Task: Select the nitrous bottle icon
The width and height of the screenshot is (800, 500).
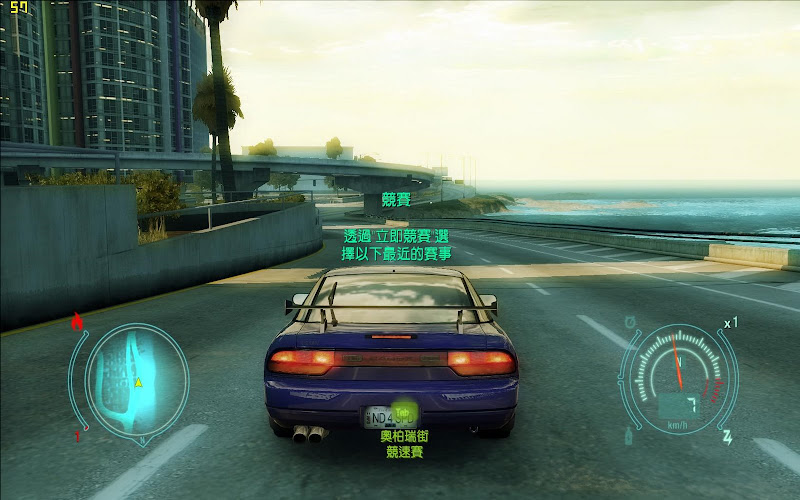Action: pyautogui.click(x=629, y=435)
